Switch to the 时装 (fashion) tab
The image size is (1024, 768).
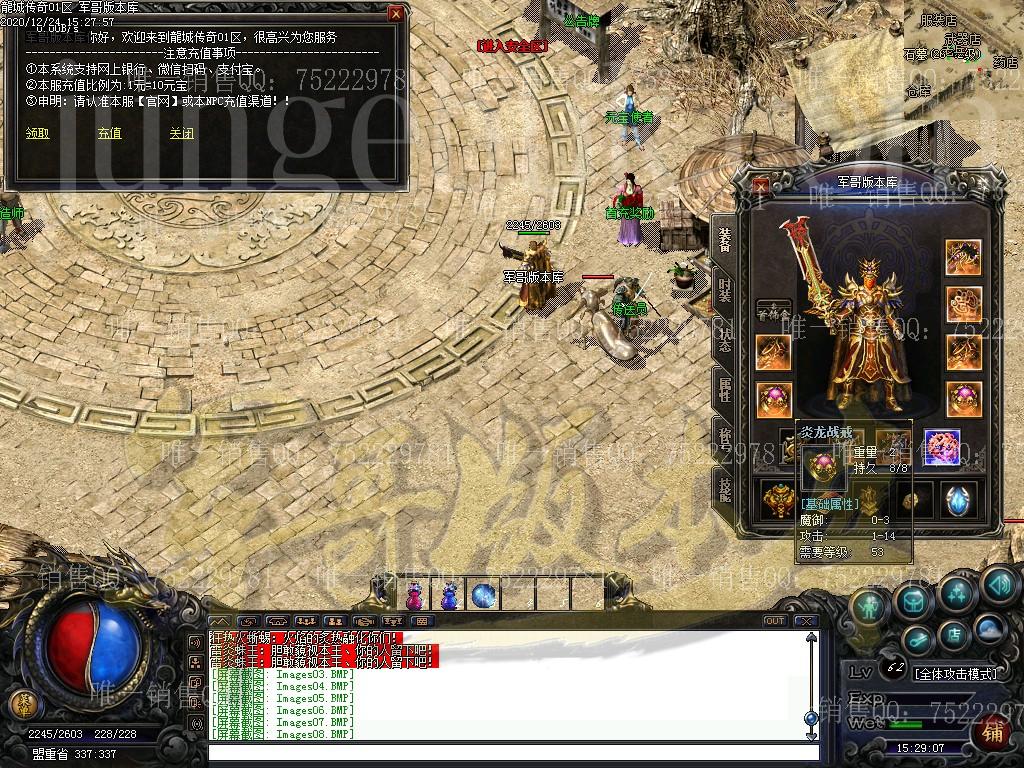(x=724, y=290)
